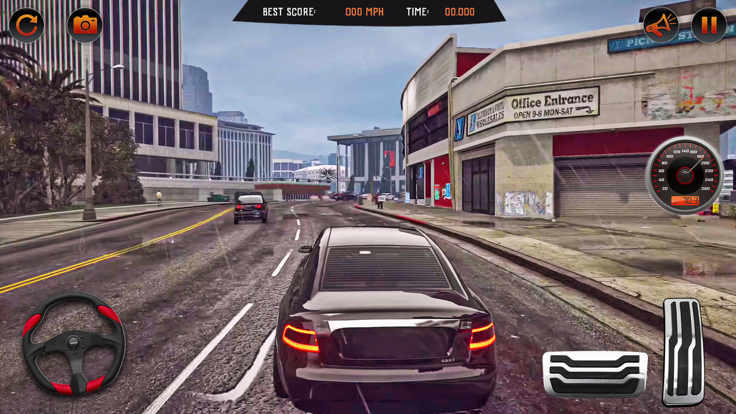
Task: Tap the restart arrow button
Action: coord(27,25)
